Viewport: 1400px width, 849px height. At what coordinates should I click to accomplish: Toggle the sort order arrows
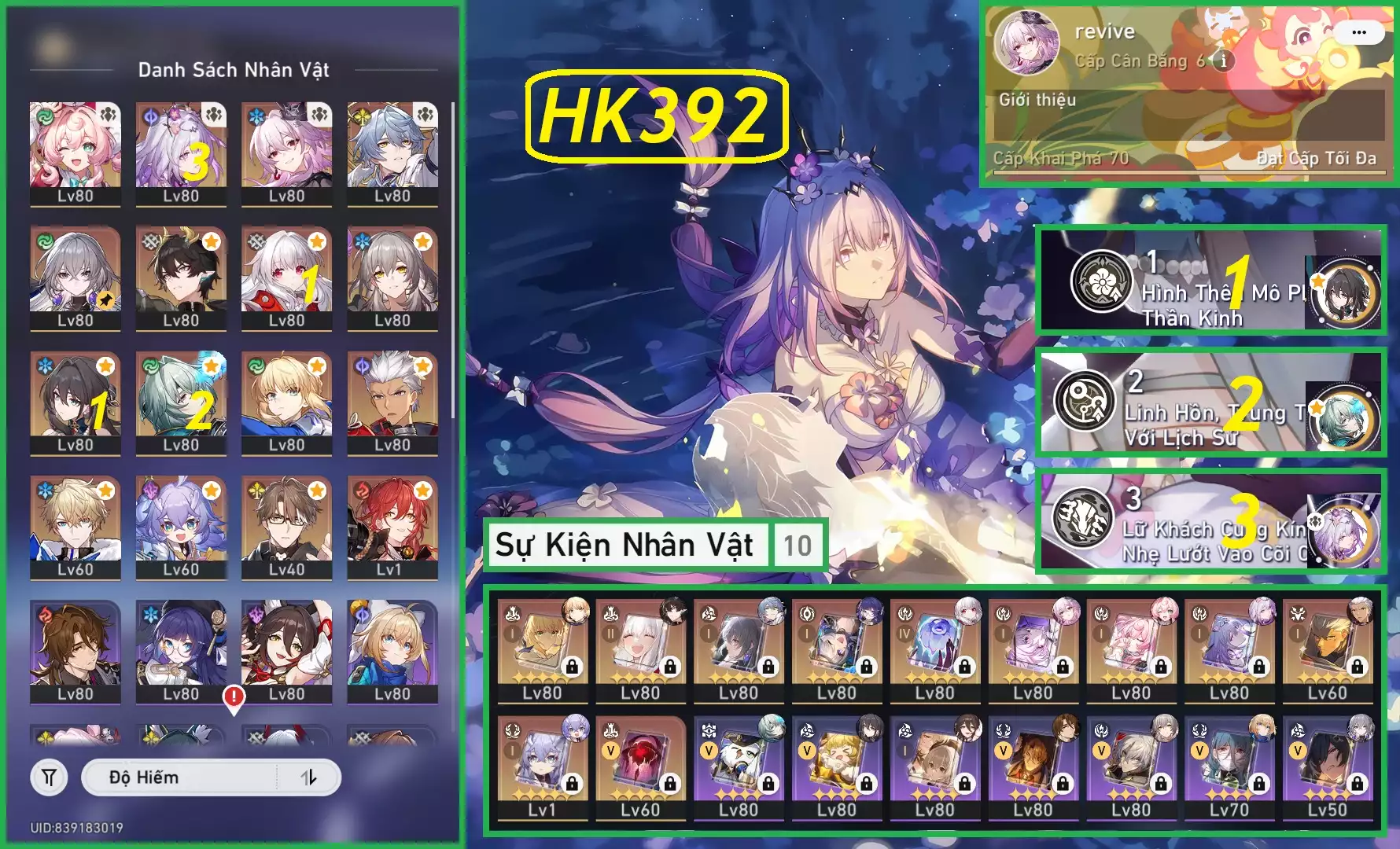308,777
